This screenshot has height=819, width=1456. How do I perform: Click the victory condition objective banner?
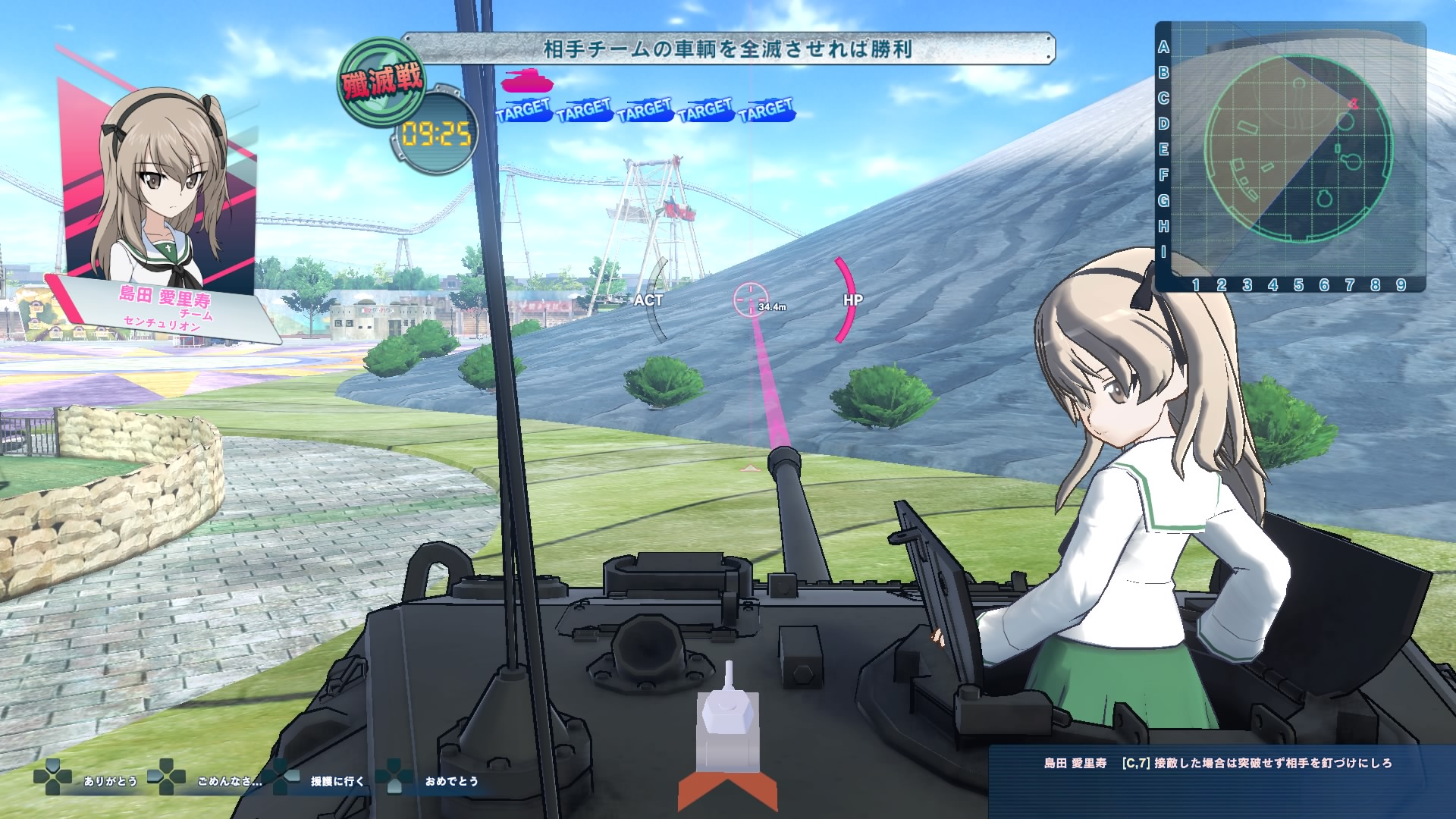(x=727, y=49)
